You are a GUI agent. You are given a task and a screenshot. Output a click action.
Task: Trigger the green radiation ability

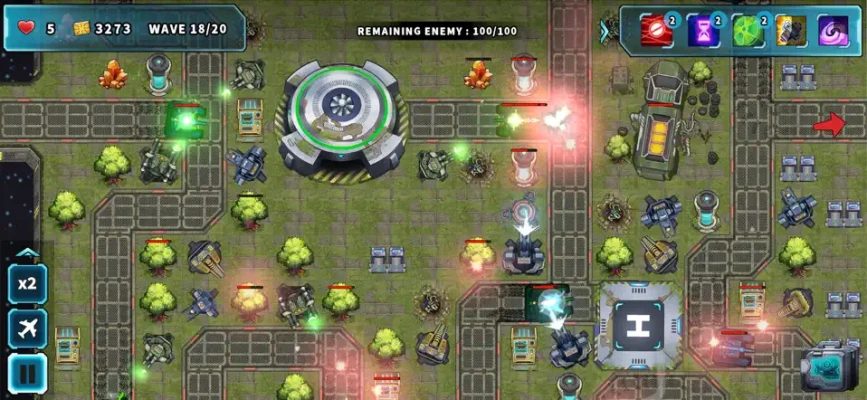click(746, 30)
